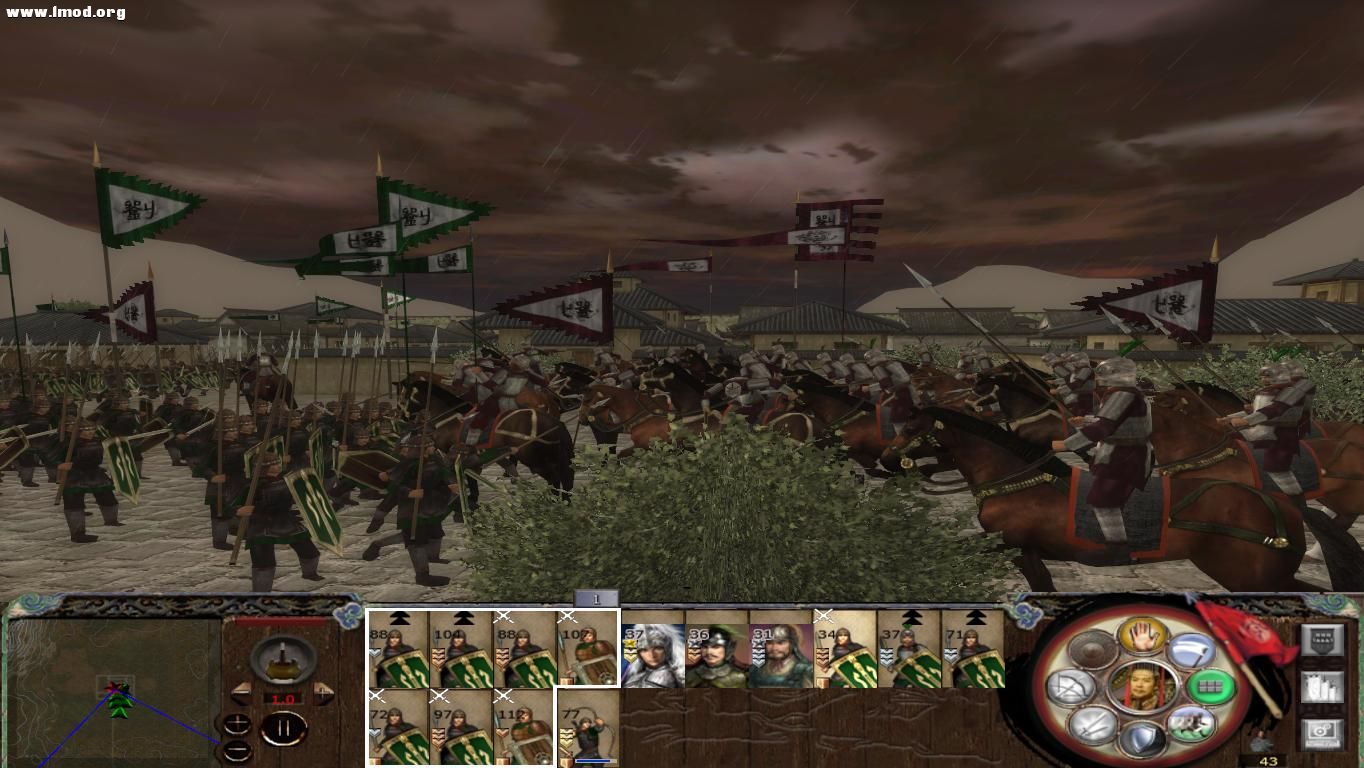The height and width of the screenshot is (768, 1364).
Task: Click the scythe withdraw icon on command wheel
Action: tap(1189, 649)
